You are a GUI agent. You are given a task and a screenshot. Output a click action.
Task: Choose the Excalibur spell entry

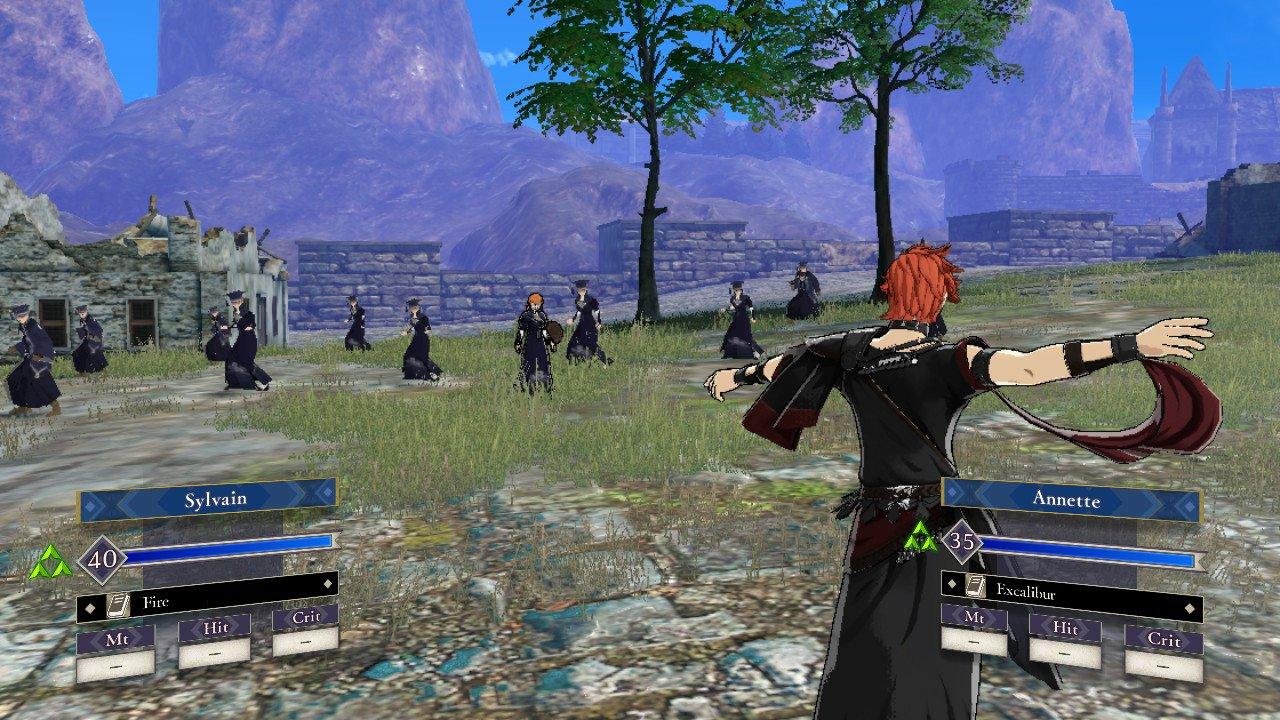click(1071, 591)
